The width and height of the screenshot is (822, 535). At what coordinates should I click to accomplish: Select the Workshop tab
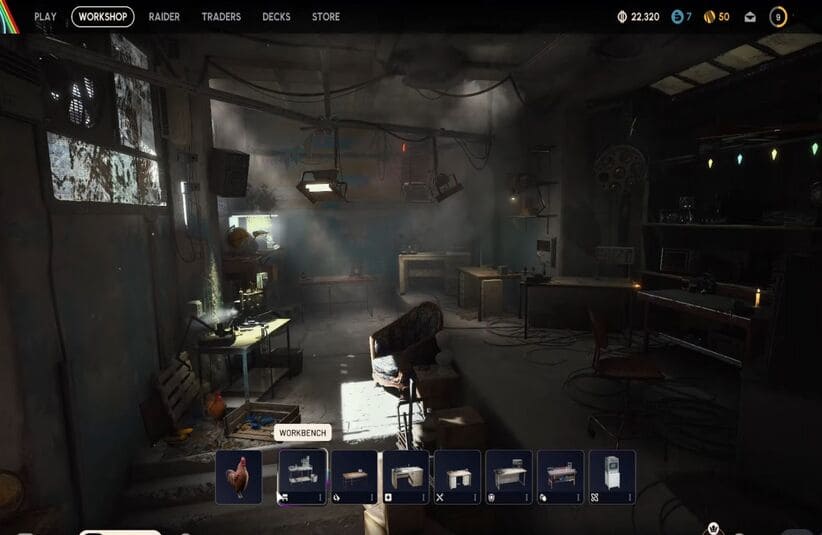click(x=103, y=17)
